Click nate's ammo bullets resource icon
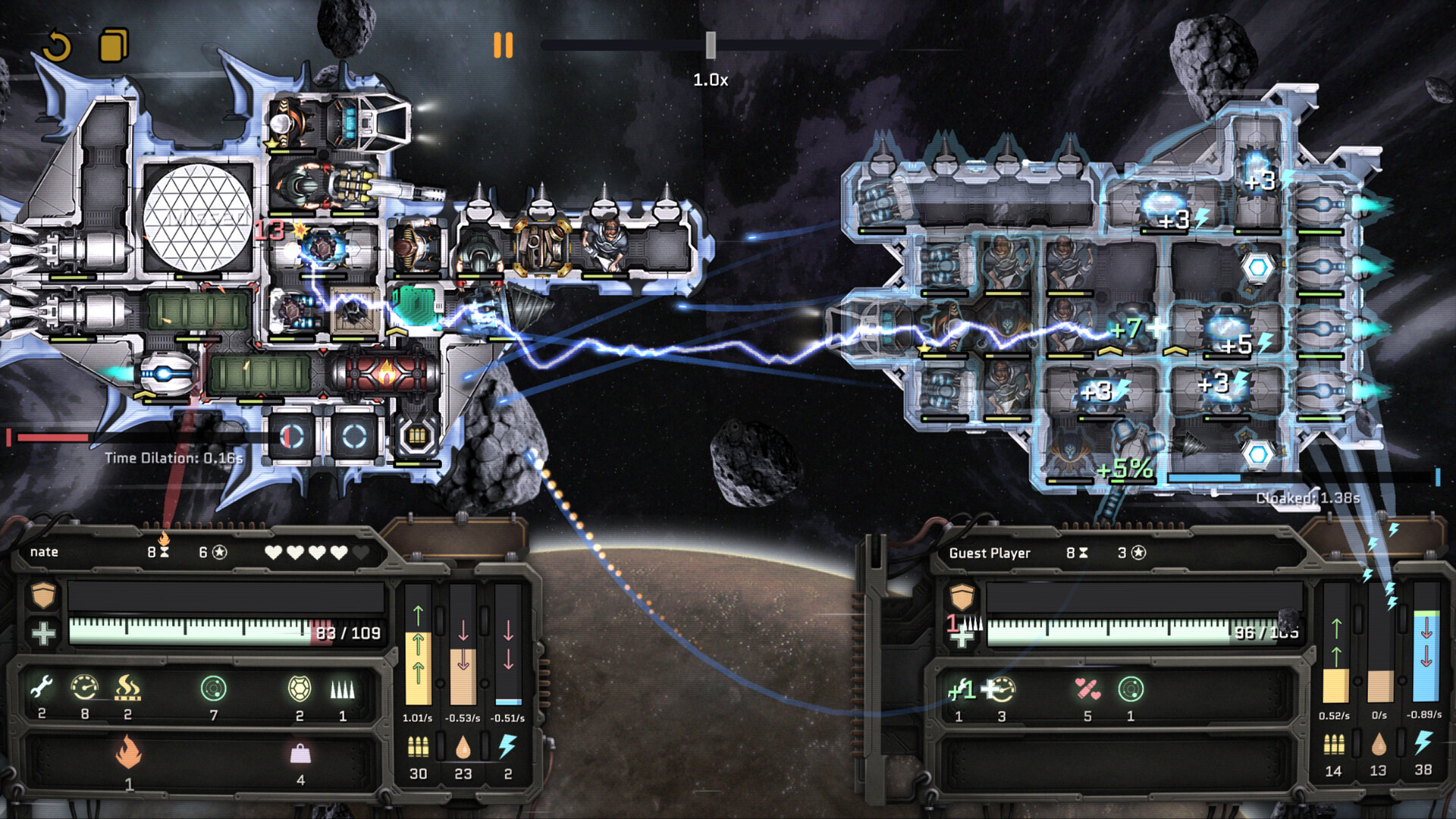This screenshot has height=819, width=1456. (x=418, y=748)
